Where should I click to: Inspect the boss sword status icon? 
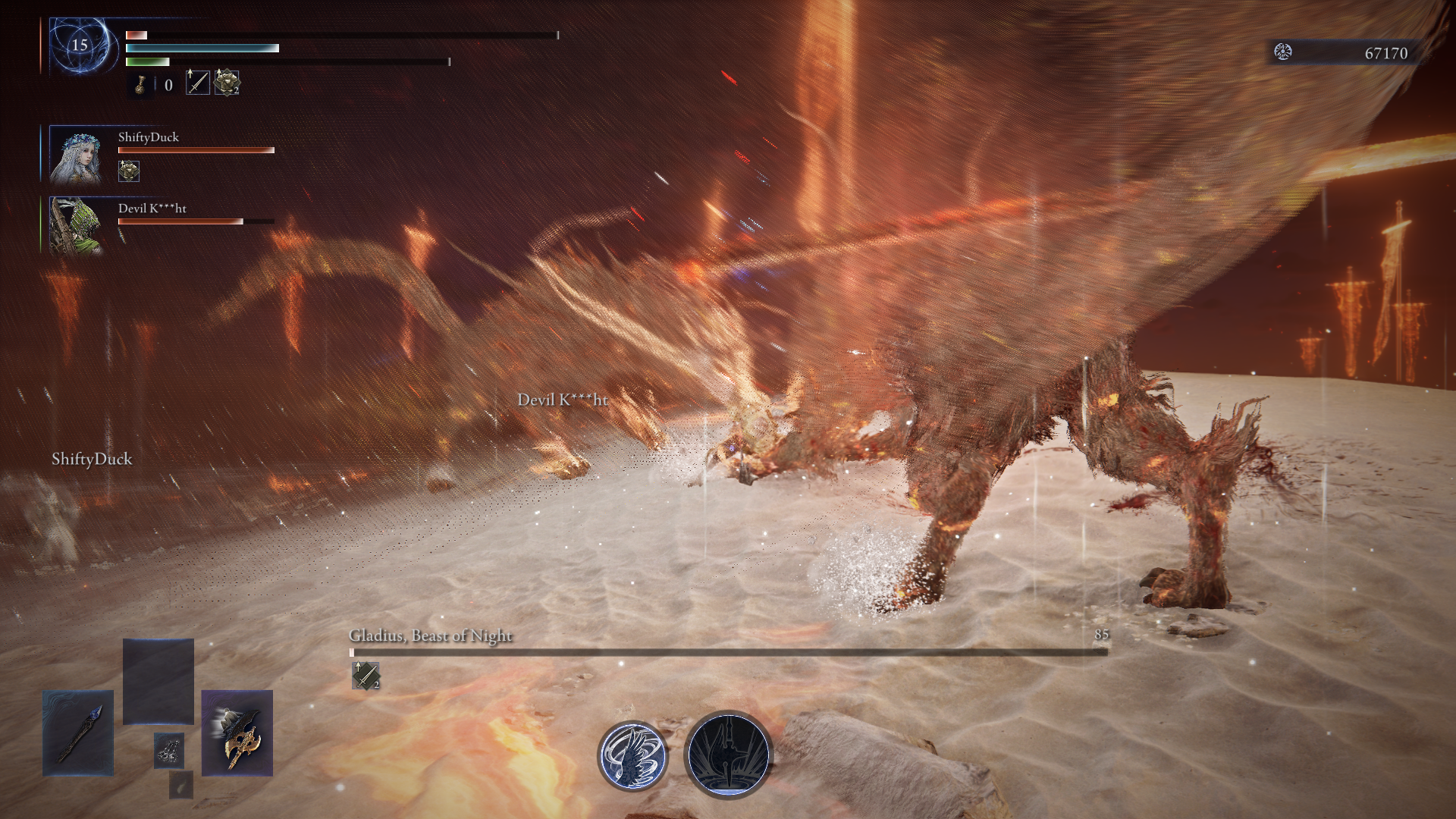tap(366, 675)
